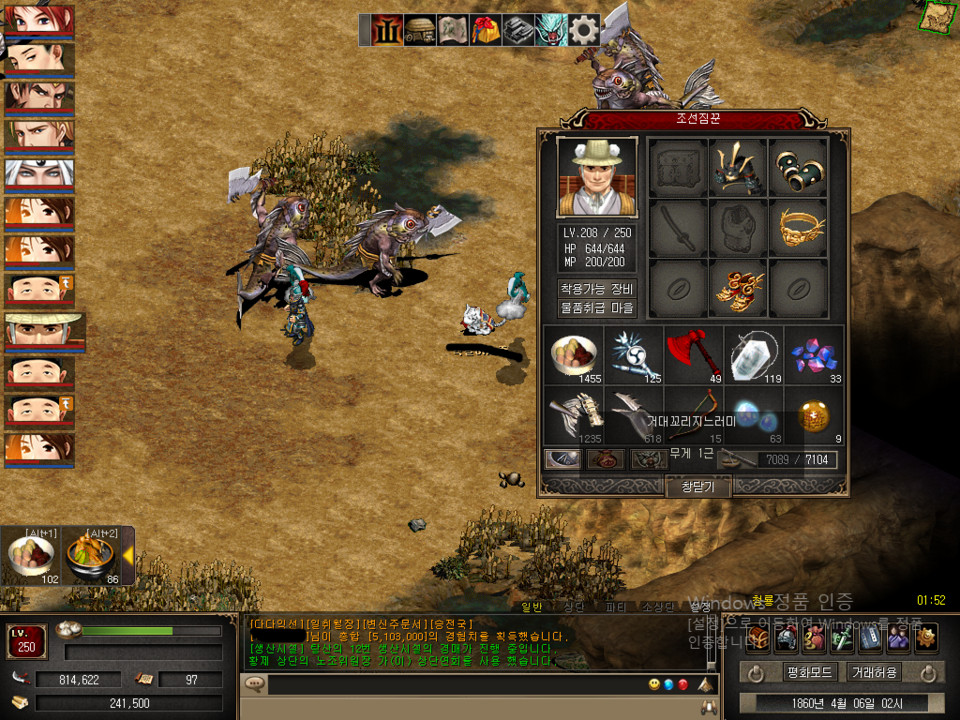Open the map scroll icon in top toolbar
This screenshot has height=720, width=960.
(452, 30)
